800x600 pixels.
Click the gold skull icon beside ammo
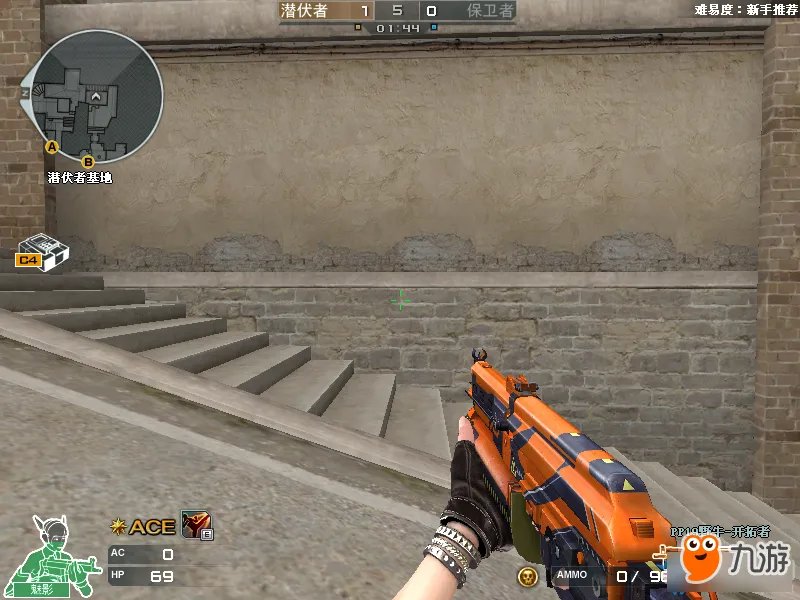[527, 576]
